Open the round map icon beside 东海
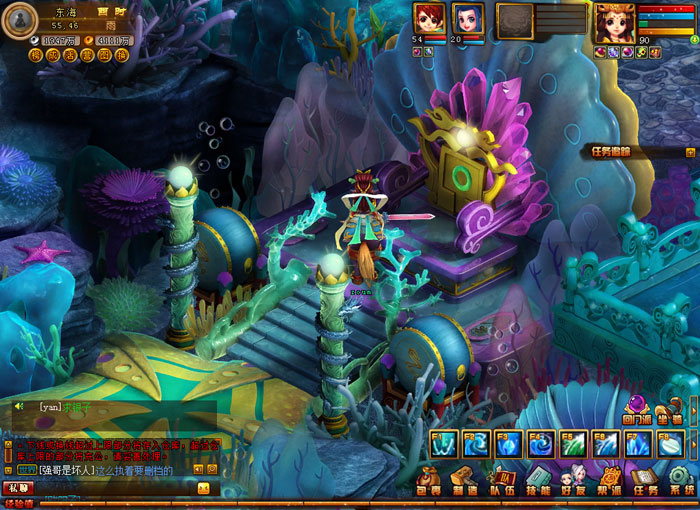700x510 pixels. [21, 16]
